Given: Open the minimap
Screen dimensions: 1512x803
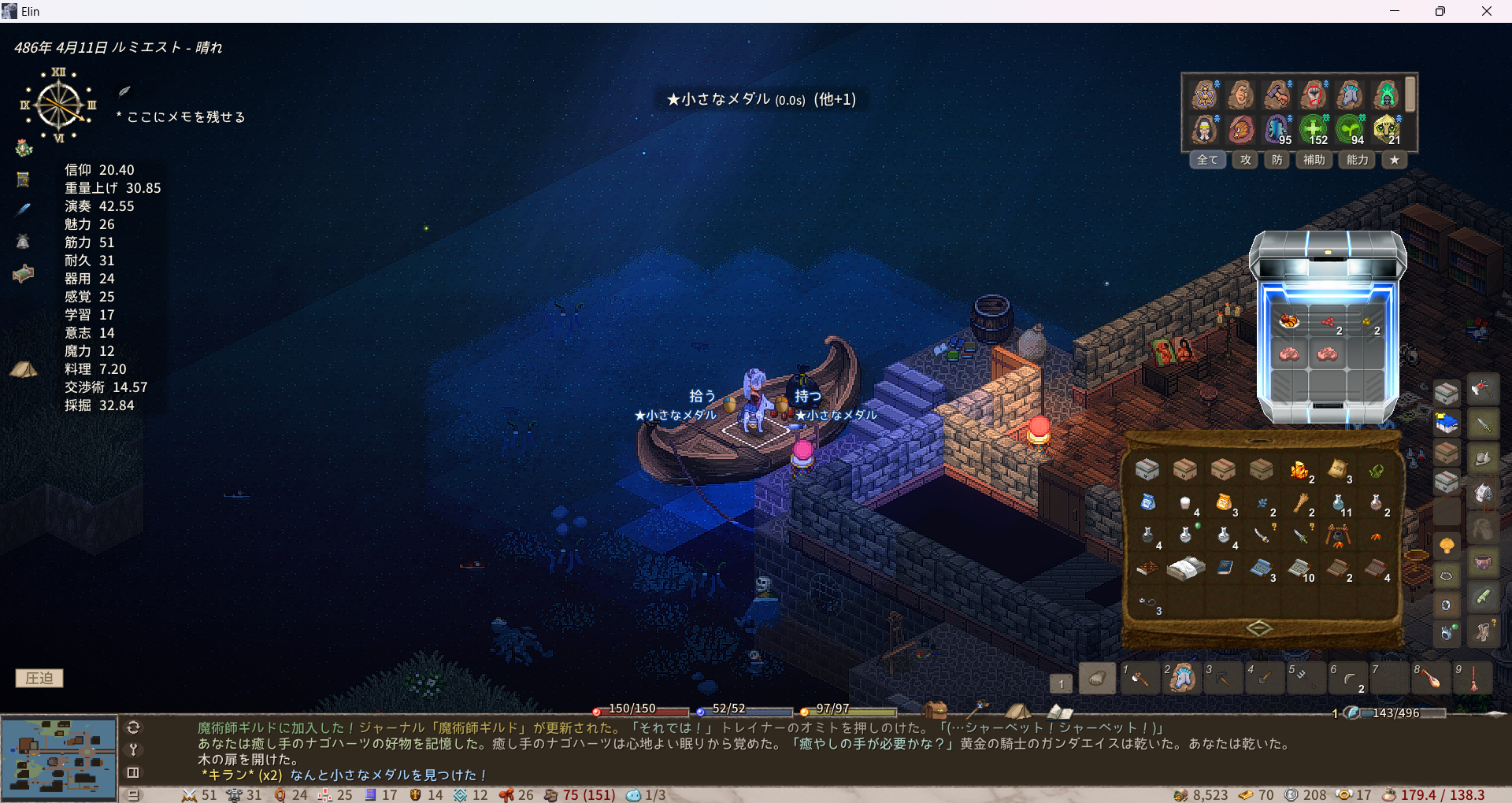Looking at the screenshot, I should pos(59,757).
